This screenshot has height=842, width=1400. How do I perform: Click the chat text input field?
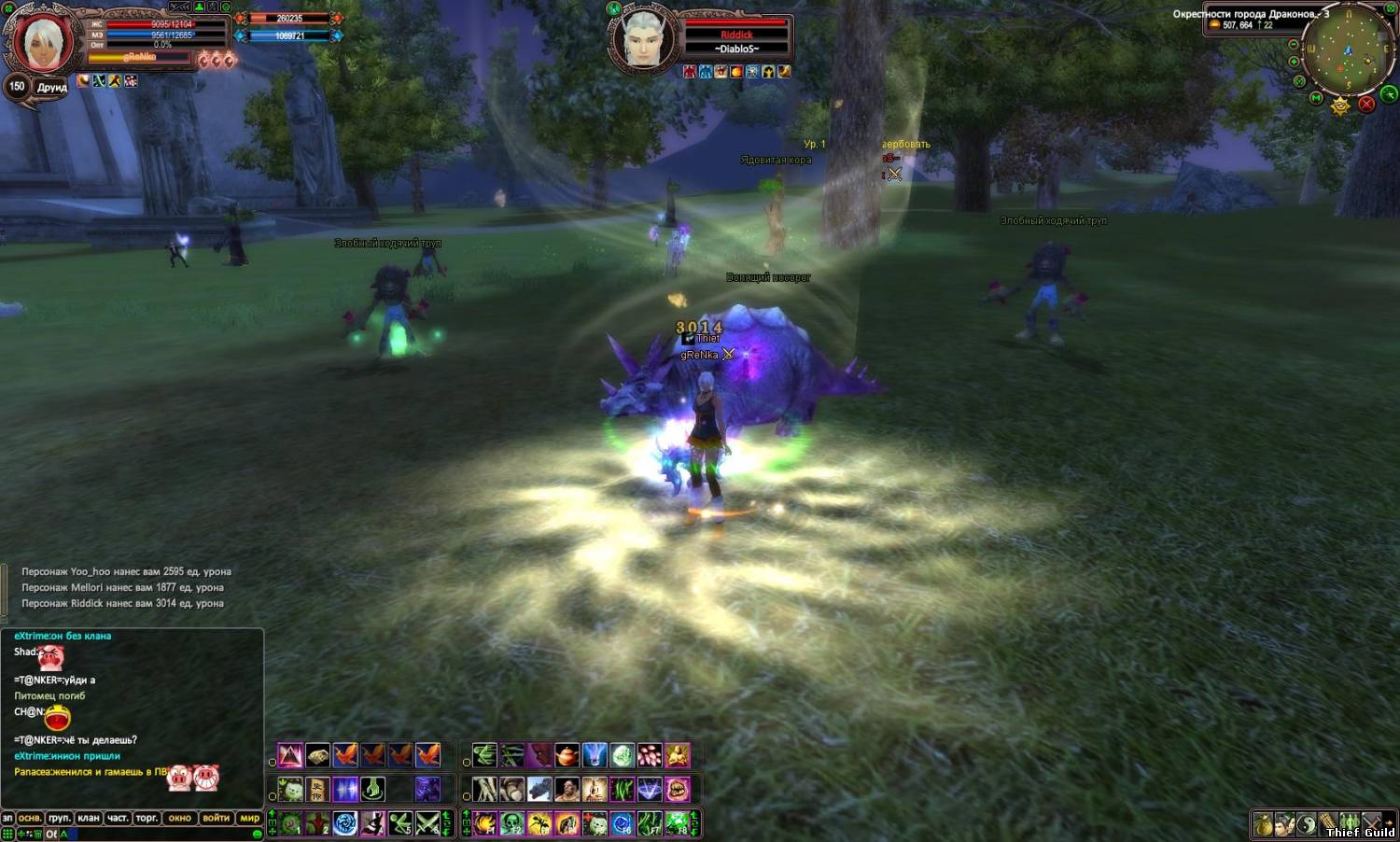[159, 834]
